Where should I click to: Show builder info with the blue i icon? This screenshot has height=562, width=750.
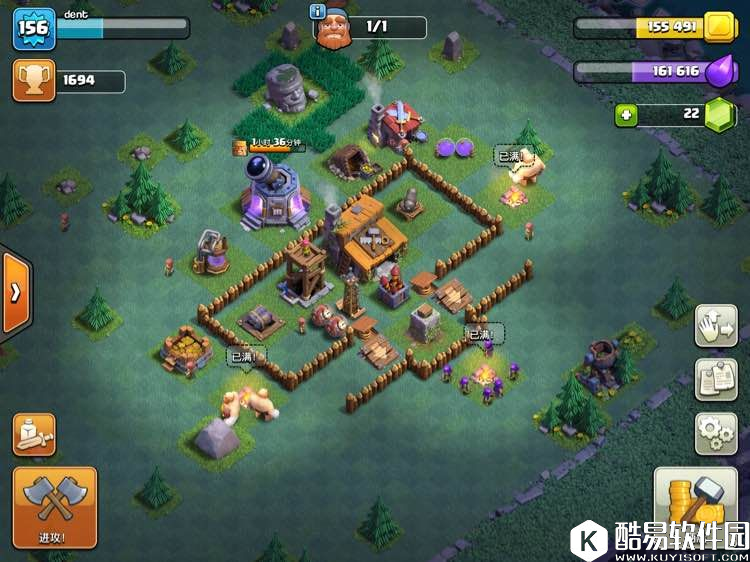click(319, 12)
